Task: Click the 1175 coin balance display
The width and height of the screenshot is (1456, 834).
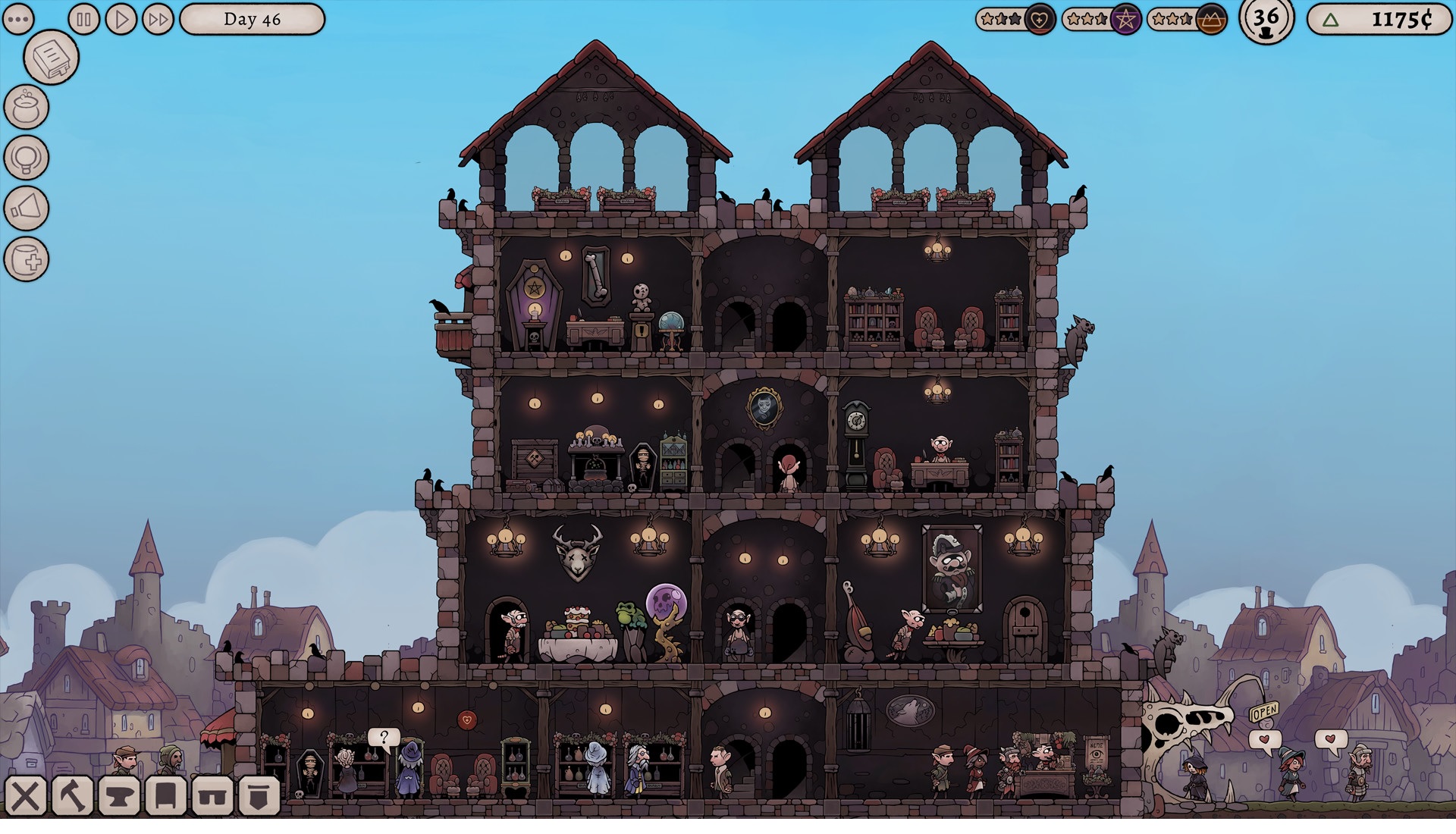Action: pyautogui.click(x=1379, y=20)
